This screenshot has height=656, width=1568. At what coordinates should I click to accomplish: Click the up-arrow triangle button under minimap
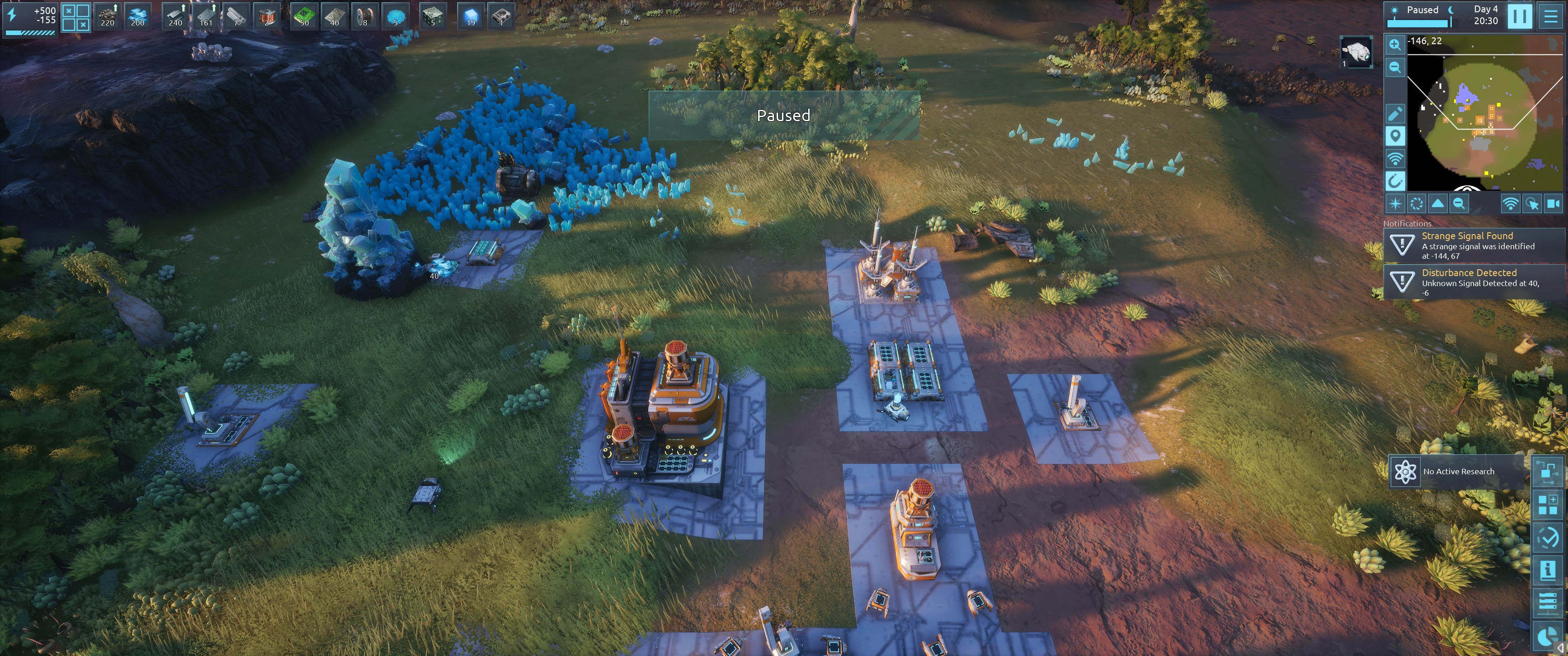(1438, 204)
